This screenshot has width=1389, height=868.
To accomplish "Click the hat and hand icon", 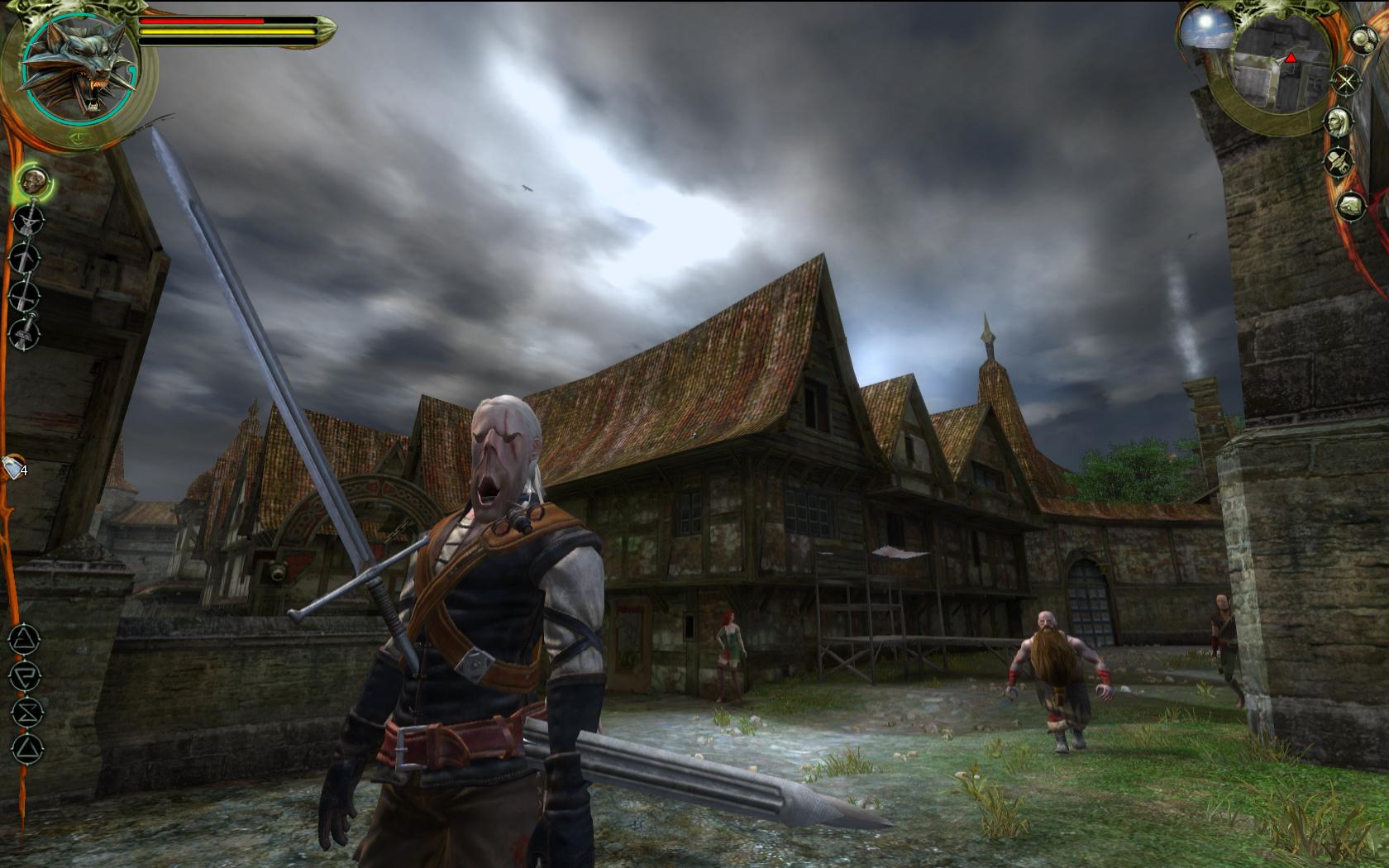I will coord(1339,163).
